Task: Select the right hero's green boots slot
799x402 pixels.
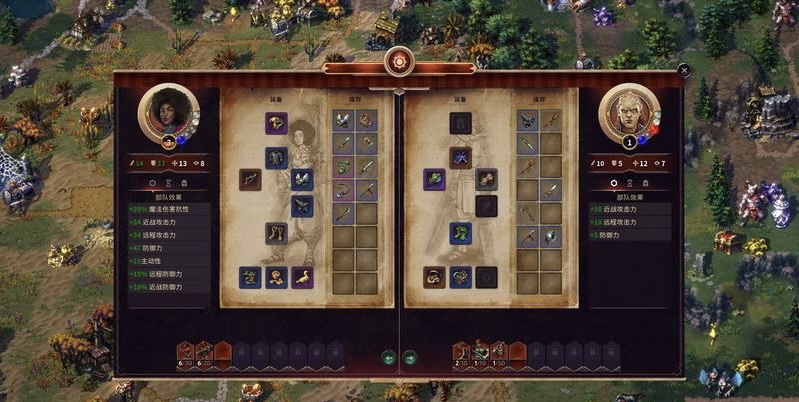Action: pos(460,233)
